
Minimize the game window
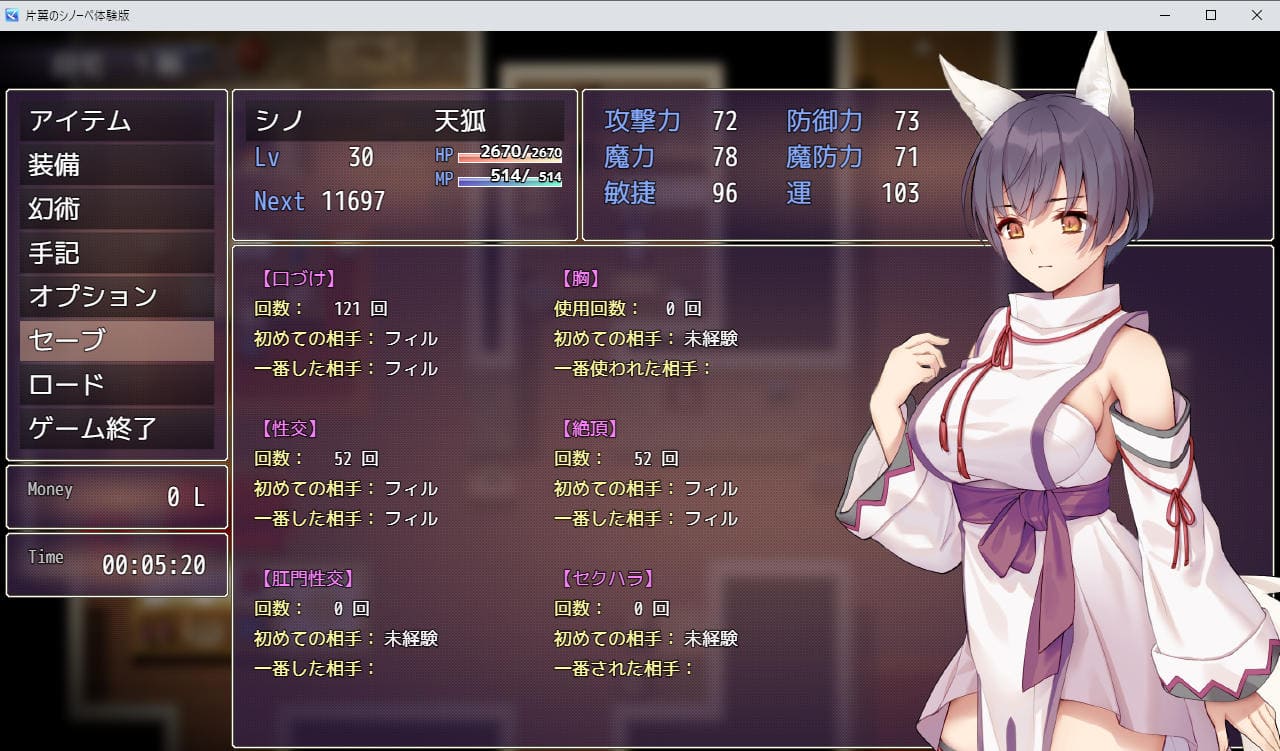[1165, 15]
